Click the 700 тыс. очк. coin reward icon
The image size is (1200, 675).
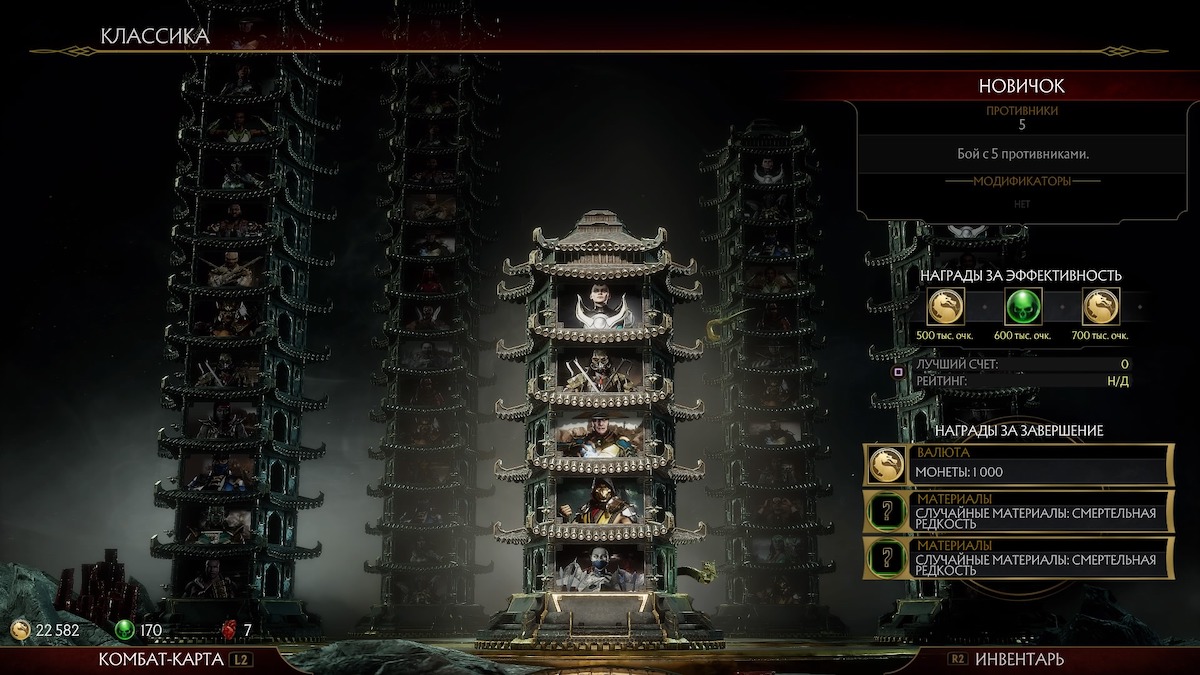pos(1100,305)
